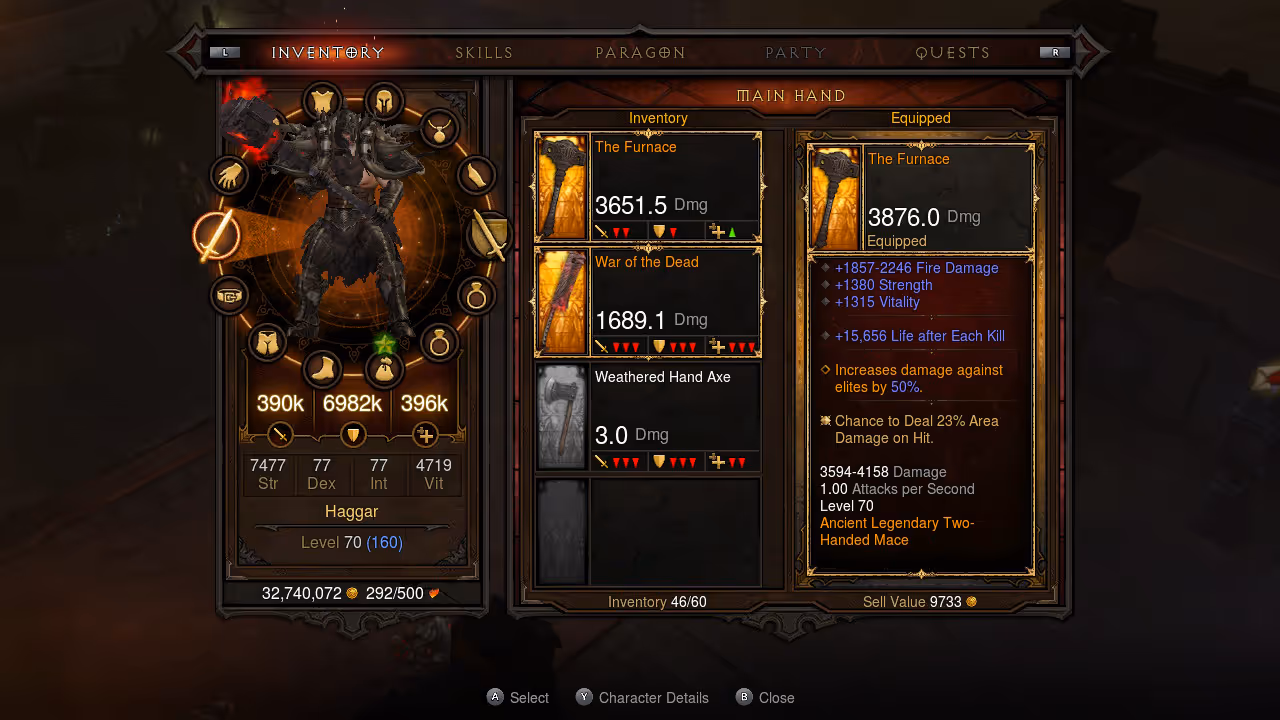Switch to the Skills tab
The width and height of the screenshot is (1280, 720).
click(x=484, y=52)
